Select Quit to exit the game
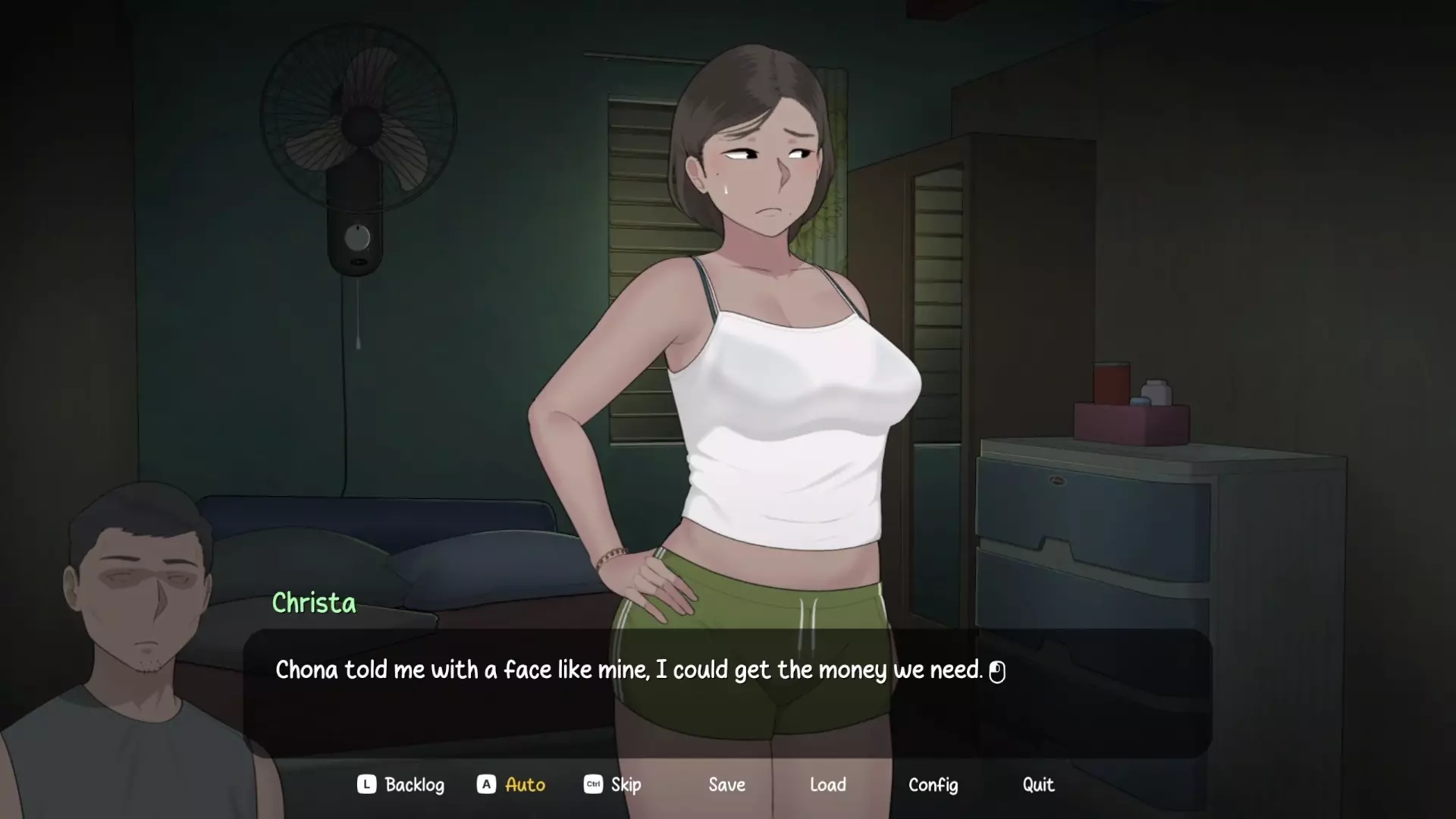The width and height of the screenshot is (1456, 819). tap(1037, 785)
